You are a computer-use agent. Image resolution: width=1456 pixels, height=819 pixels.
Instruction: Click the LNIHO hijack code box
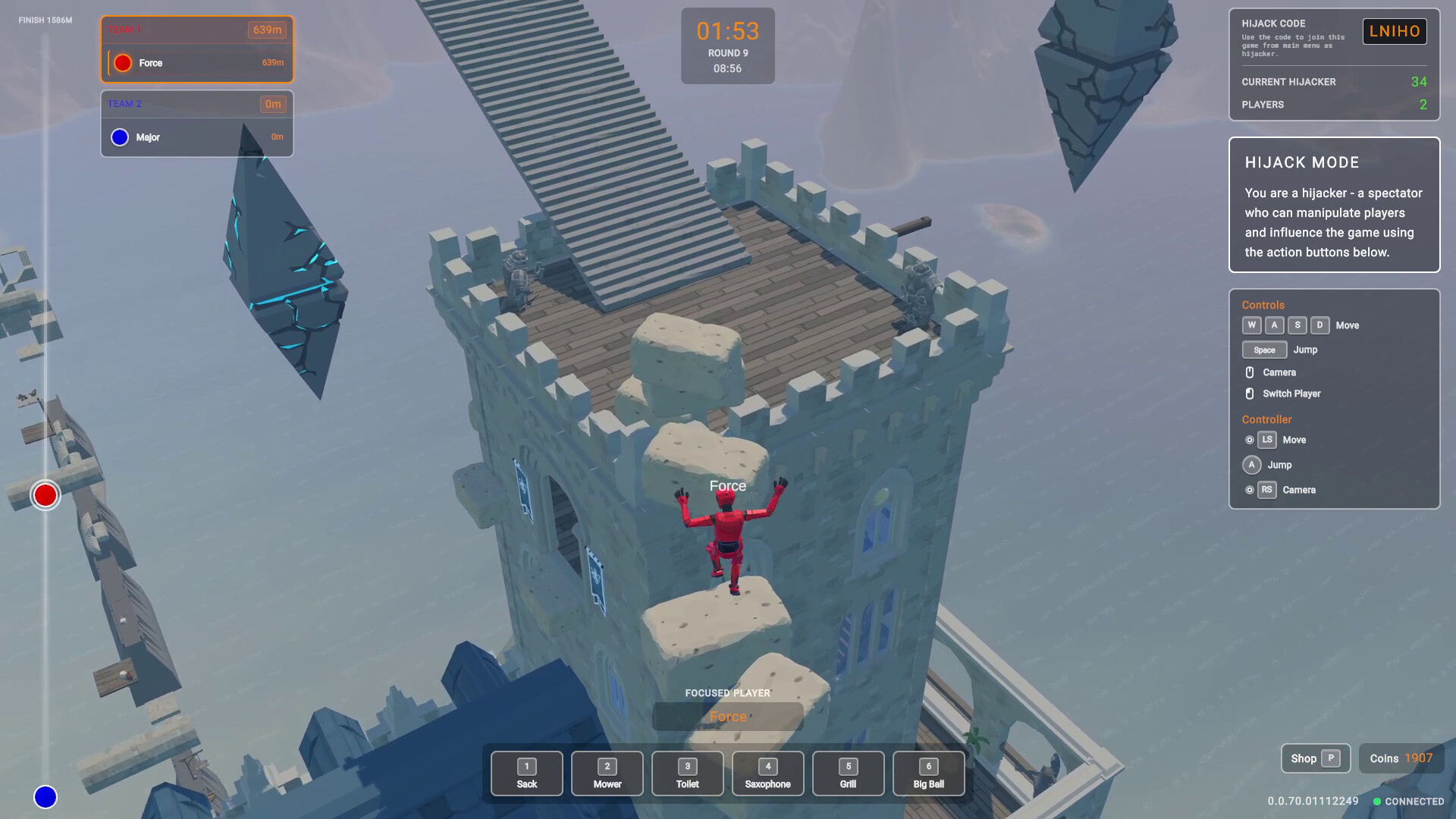[1394, 31]
